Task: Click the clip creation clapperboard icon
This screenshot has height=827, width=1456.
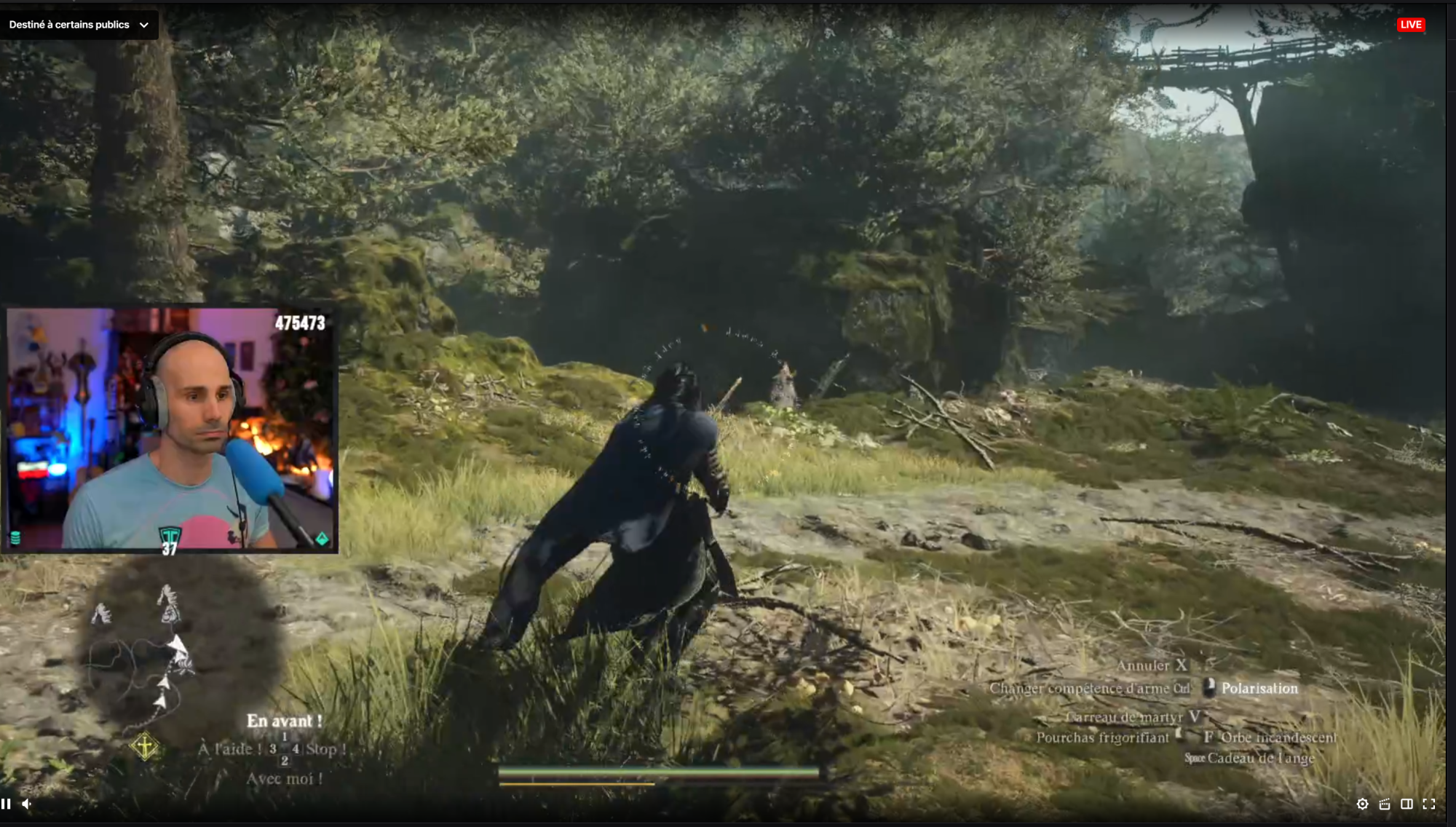Action: (x=1385, y=803)
